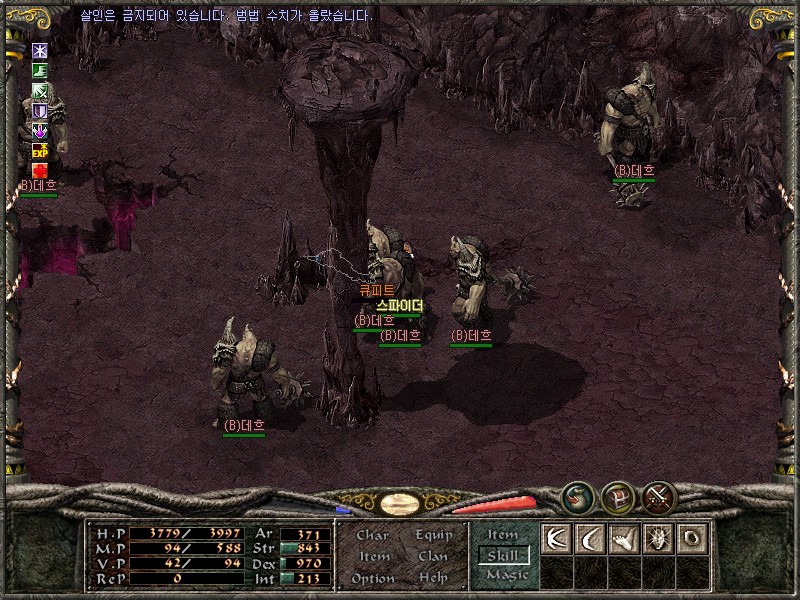Trigger the spiky burst skill icon
The width and height of the screenshot is (800, 600).
(657, 538)
